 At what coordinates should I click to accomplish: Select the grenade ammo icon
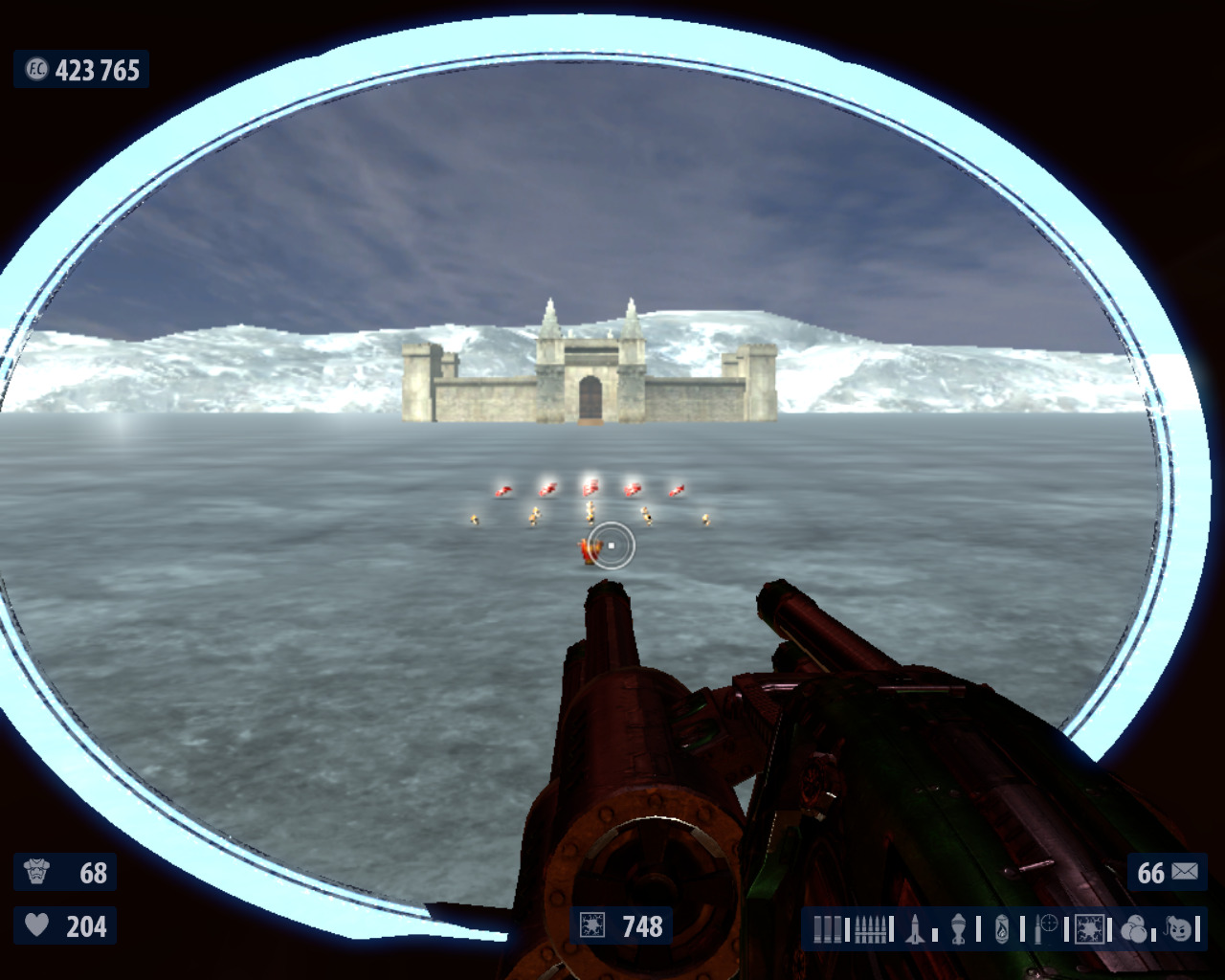click(959, 928)
